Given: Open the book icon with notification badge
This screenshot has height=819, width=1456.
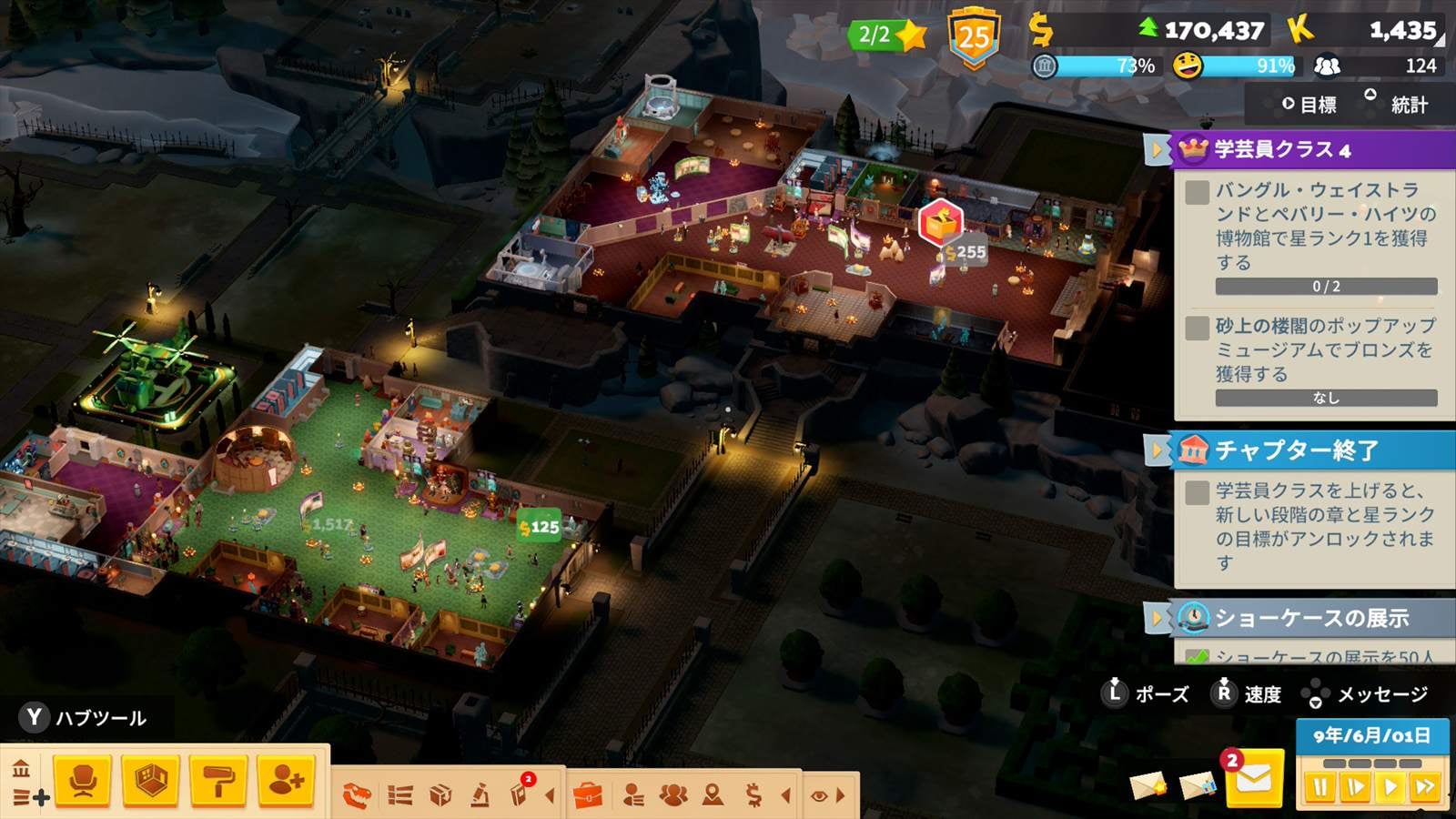Looking at the screenshot, I should click(520, 794).
